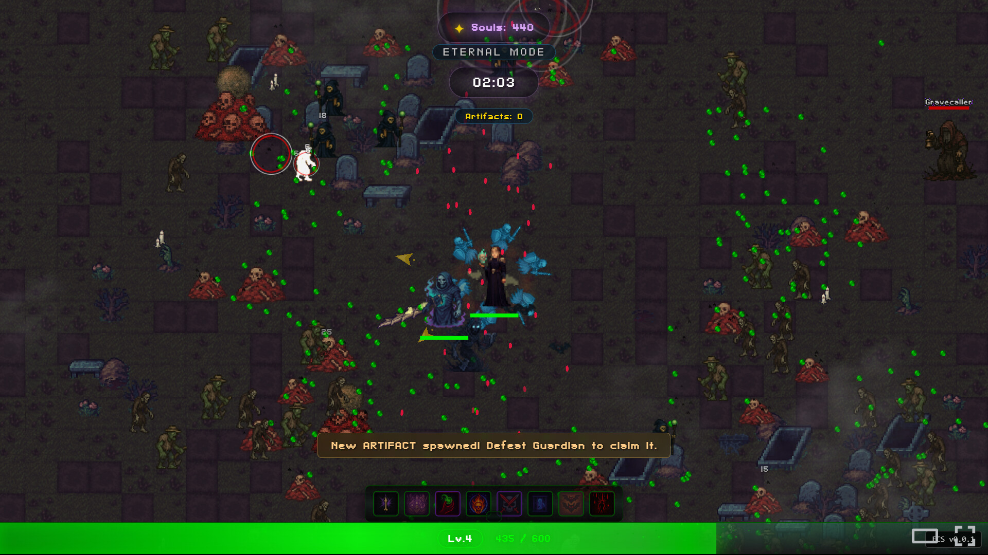The height and width of the screenshot is (555, 988).
Task: Activate the blood rain figure ability
Action: (x=602, y=504)
